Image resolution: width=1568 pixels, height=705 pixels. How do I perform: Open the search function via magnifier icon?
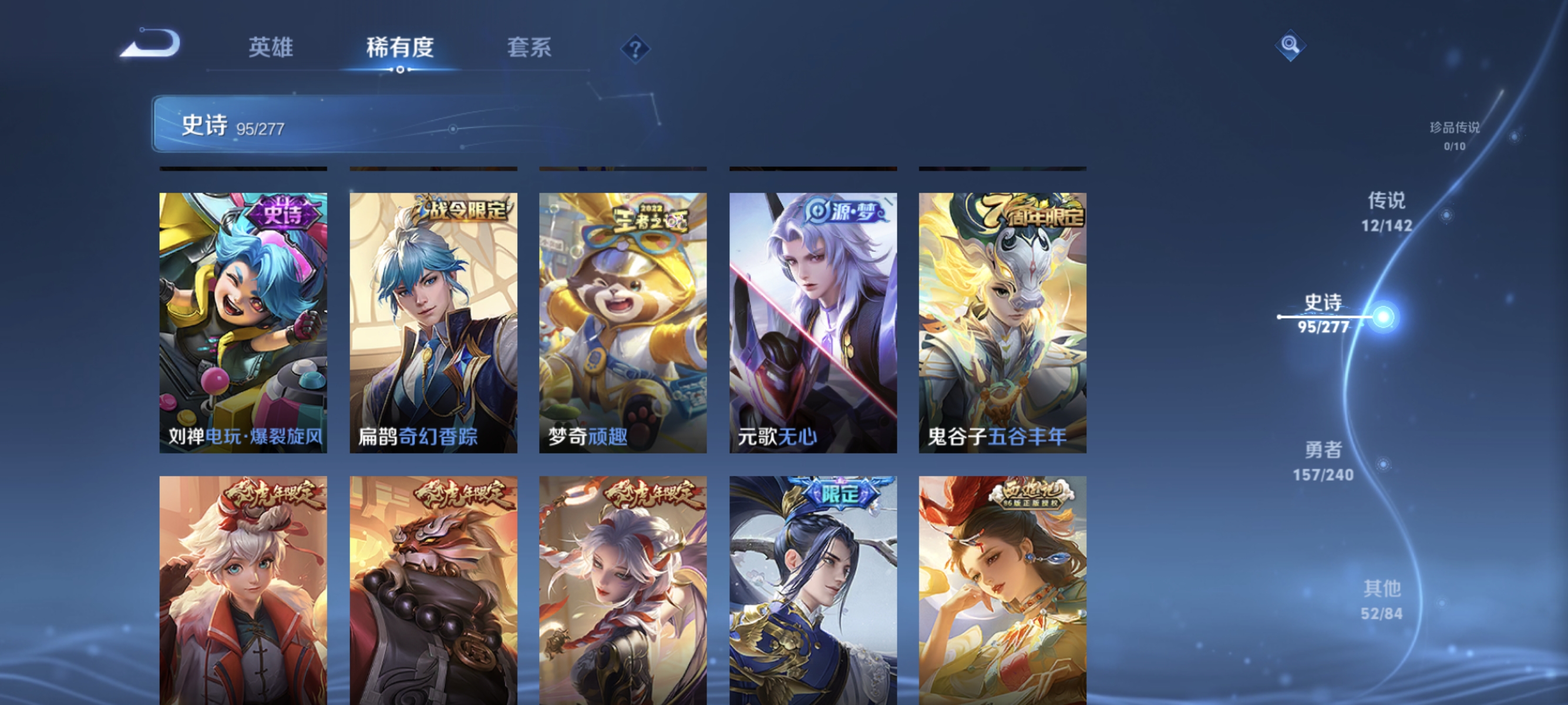pos(1290,45)
